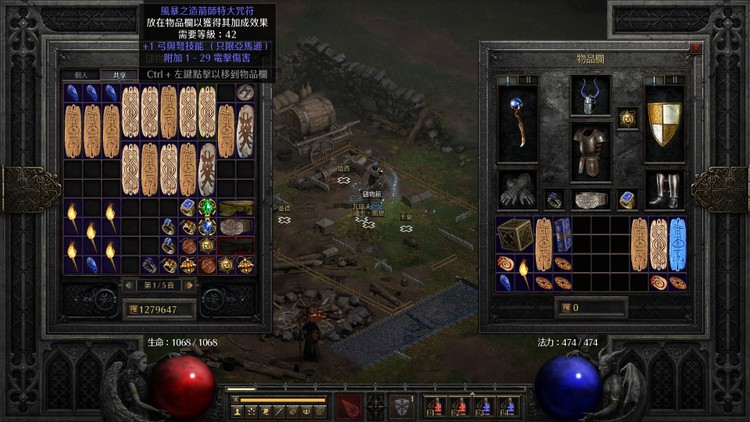
Task: Select the equipped amulet slot
Action: [627, 118]
